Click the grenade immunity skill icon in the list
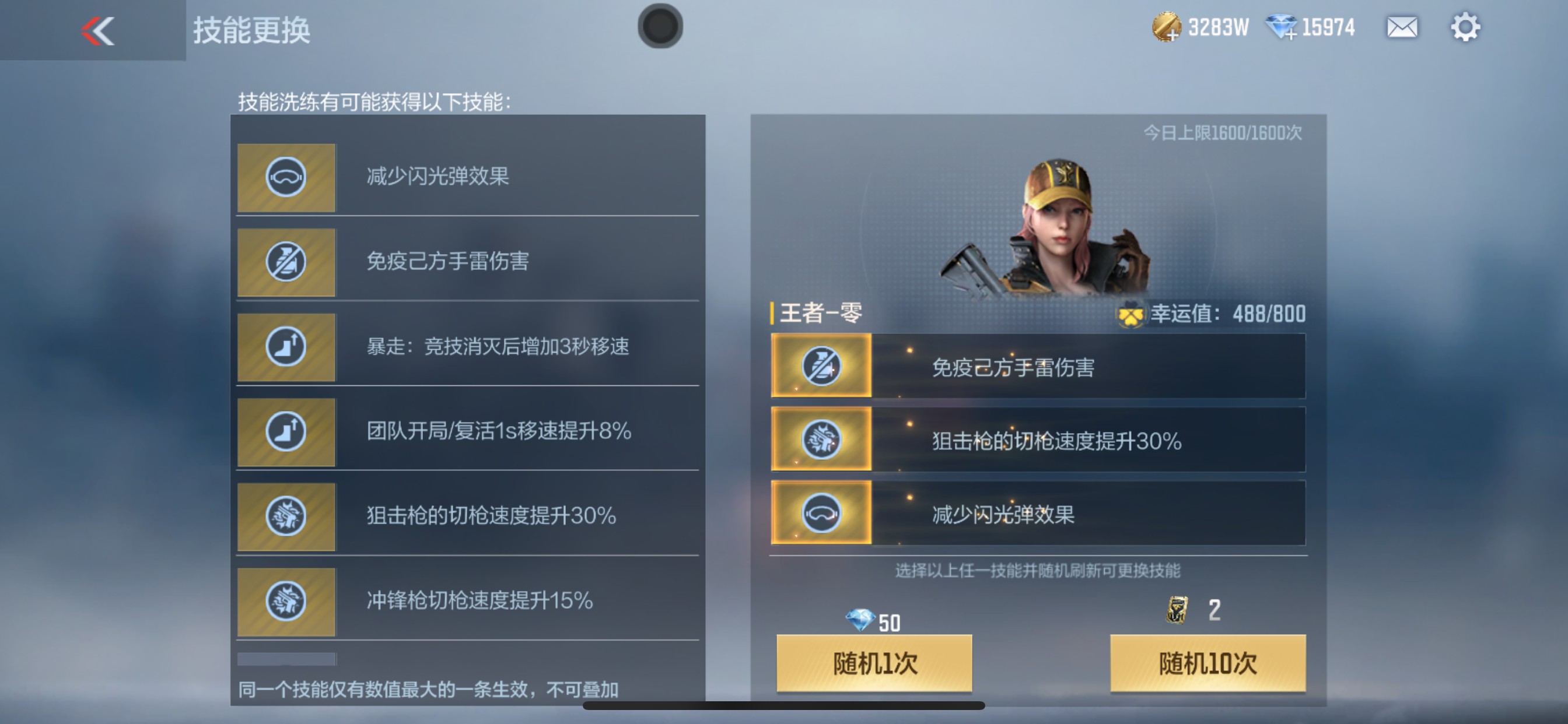Viewport: 1568px width, 724px height. (286, 263)
